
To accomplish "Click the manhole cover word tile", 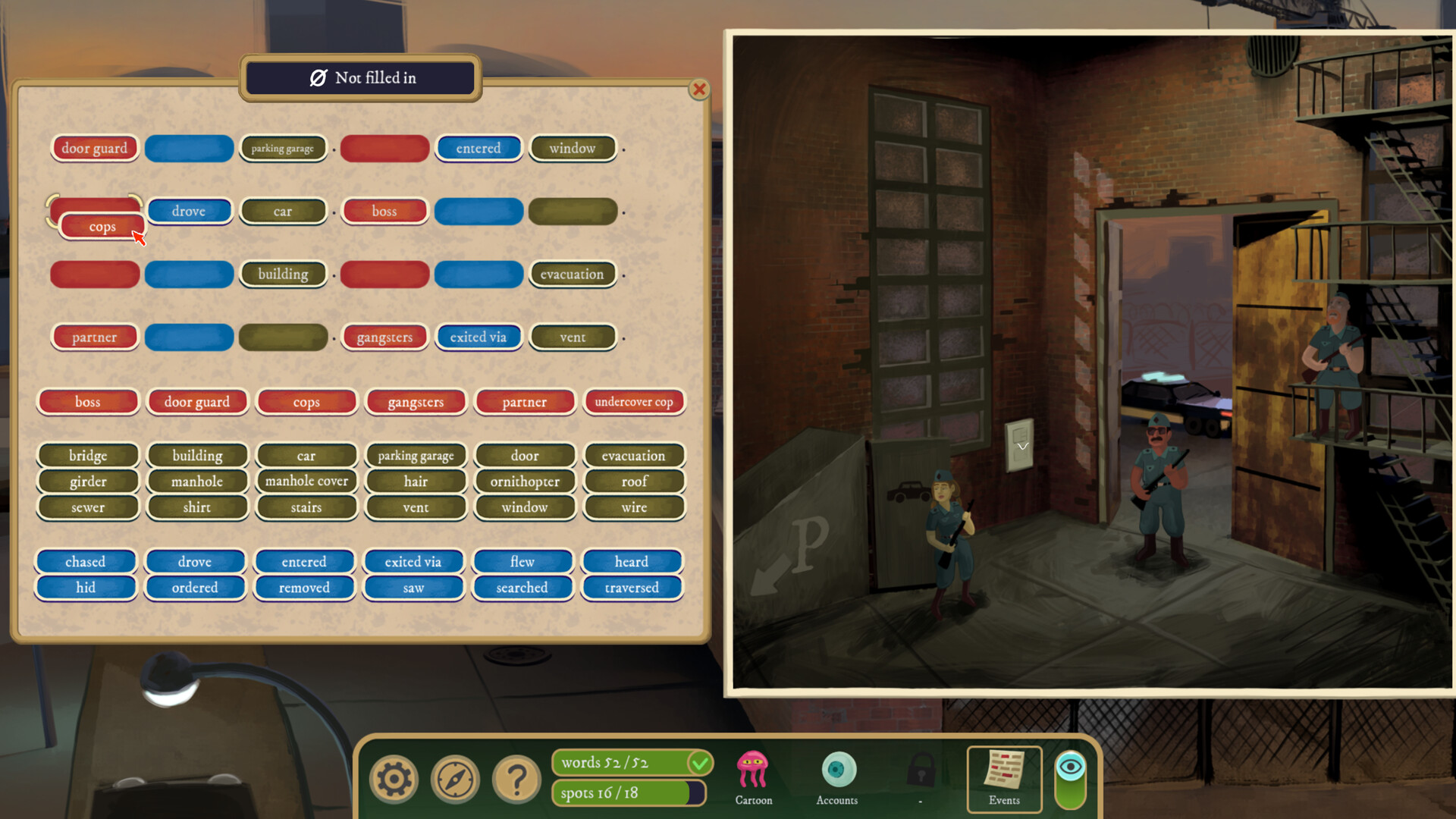I will (x=306, y=481).
